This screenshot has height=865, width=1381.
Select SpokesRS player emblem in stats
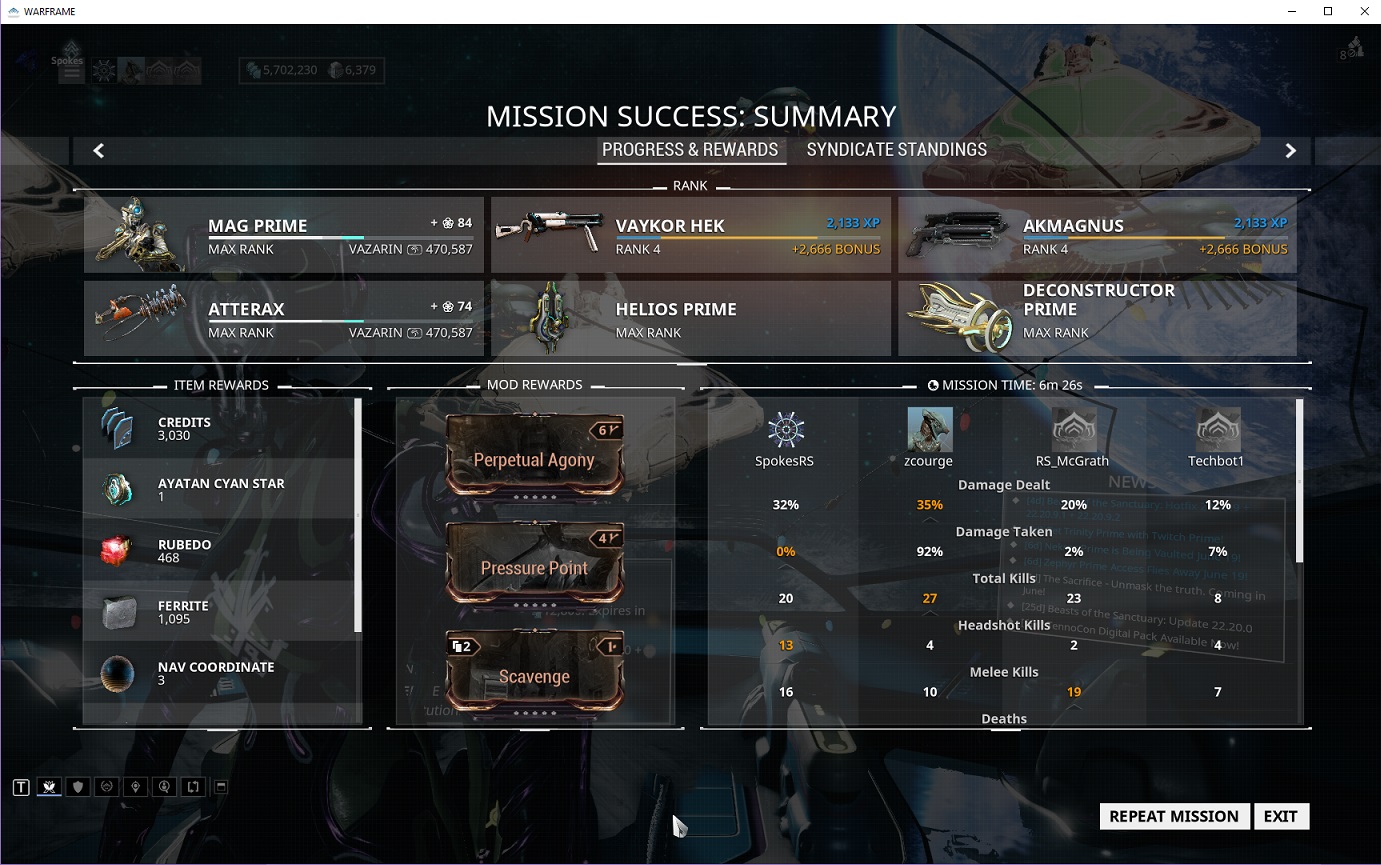click(786, 430)
